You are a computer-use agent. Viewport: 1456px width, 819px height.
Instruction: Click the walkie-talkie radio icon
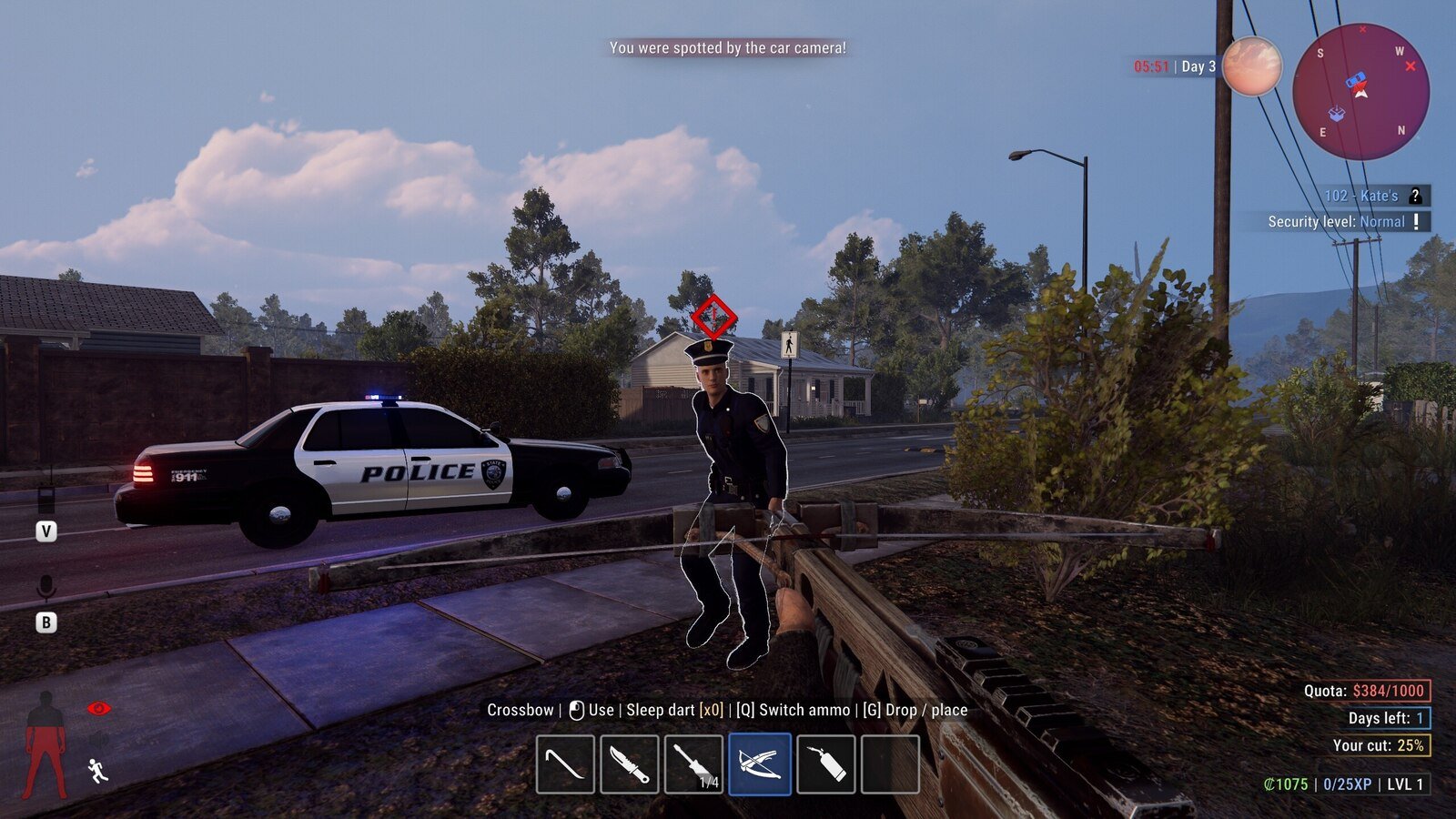pyautogui.click(x=45, y=500)
